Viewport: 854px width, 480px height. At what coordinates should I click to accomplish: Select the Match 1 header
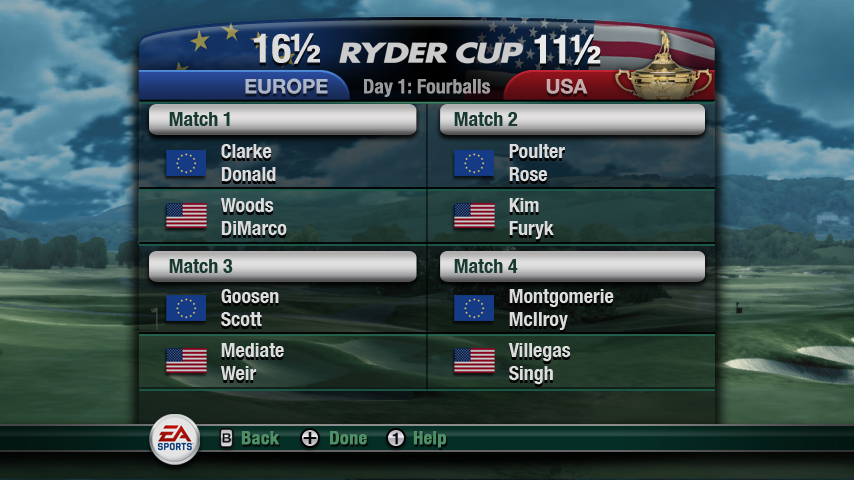pos(282,120)
